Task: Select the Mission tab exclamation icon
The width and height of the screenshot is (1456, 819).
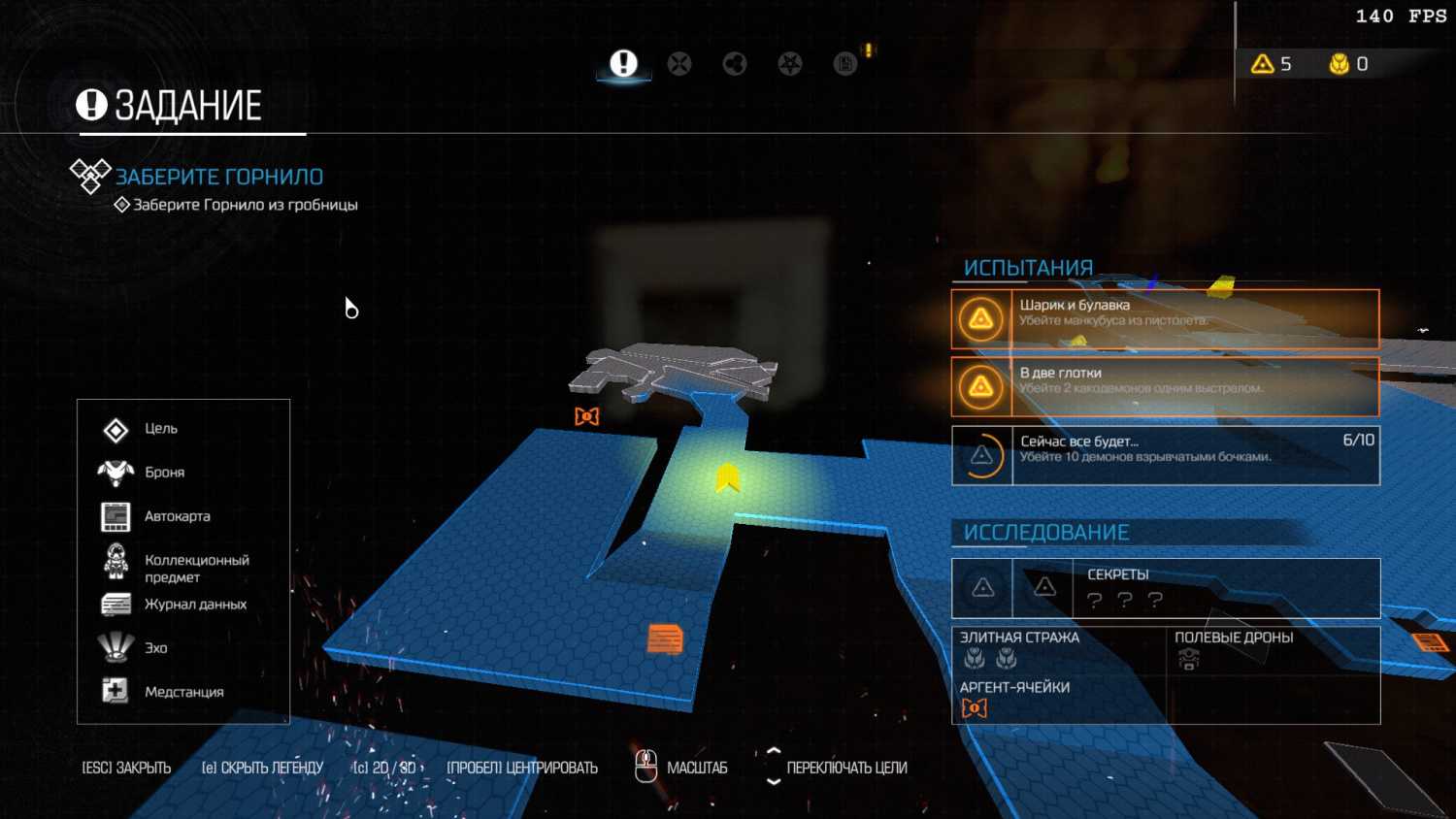Action: click(x=623, y=64)
